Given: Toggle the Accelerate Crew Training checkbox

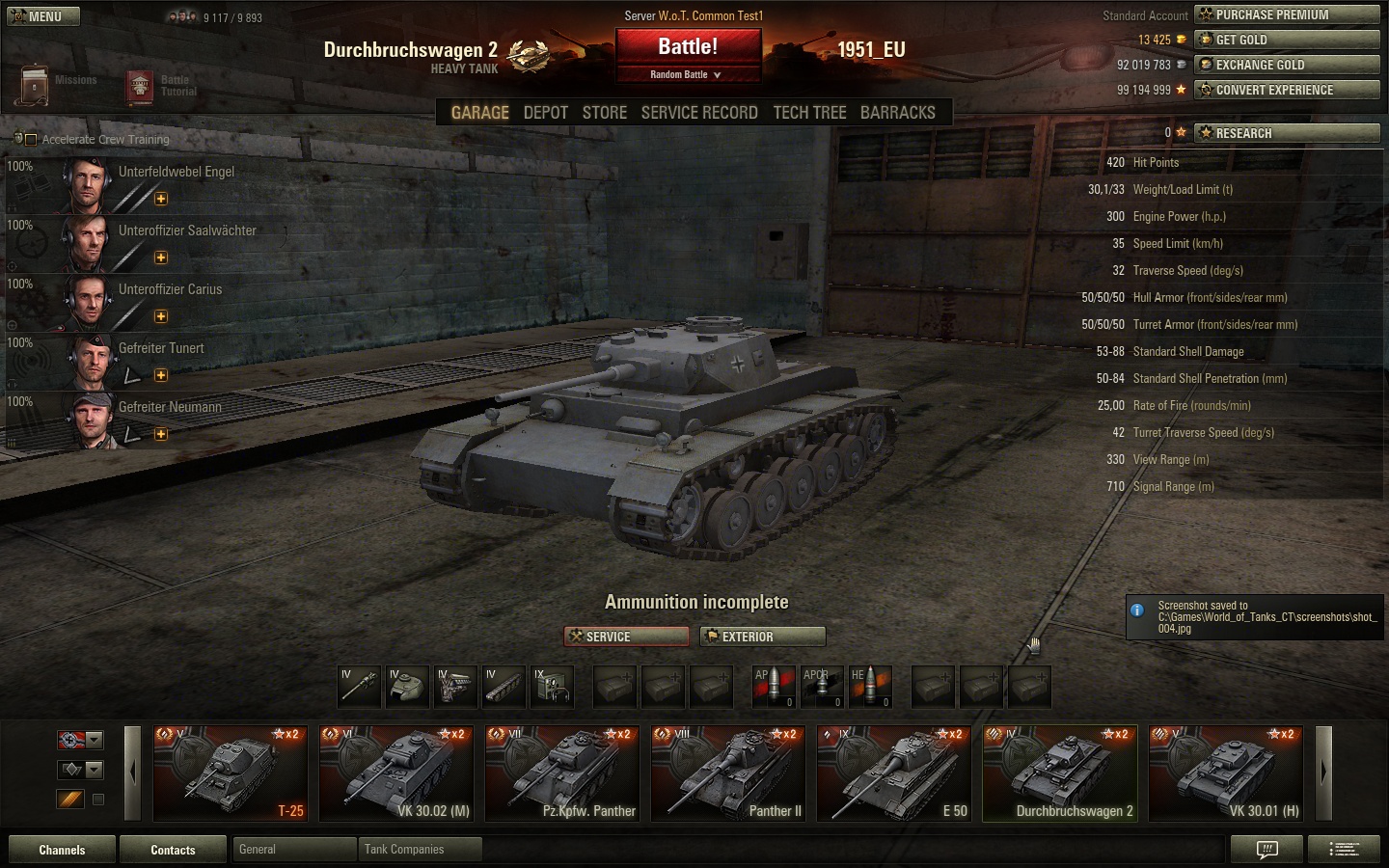Looking at the screenshot, I should (31, 140).
